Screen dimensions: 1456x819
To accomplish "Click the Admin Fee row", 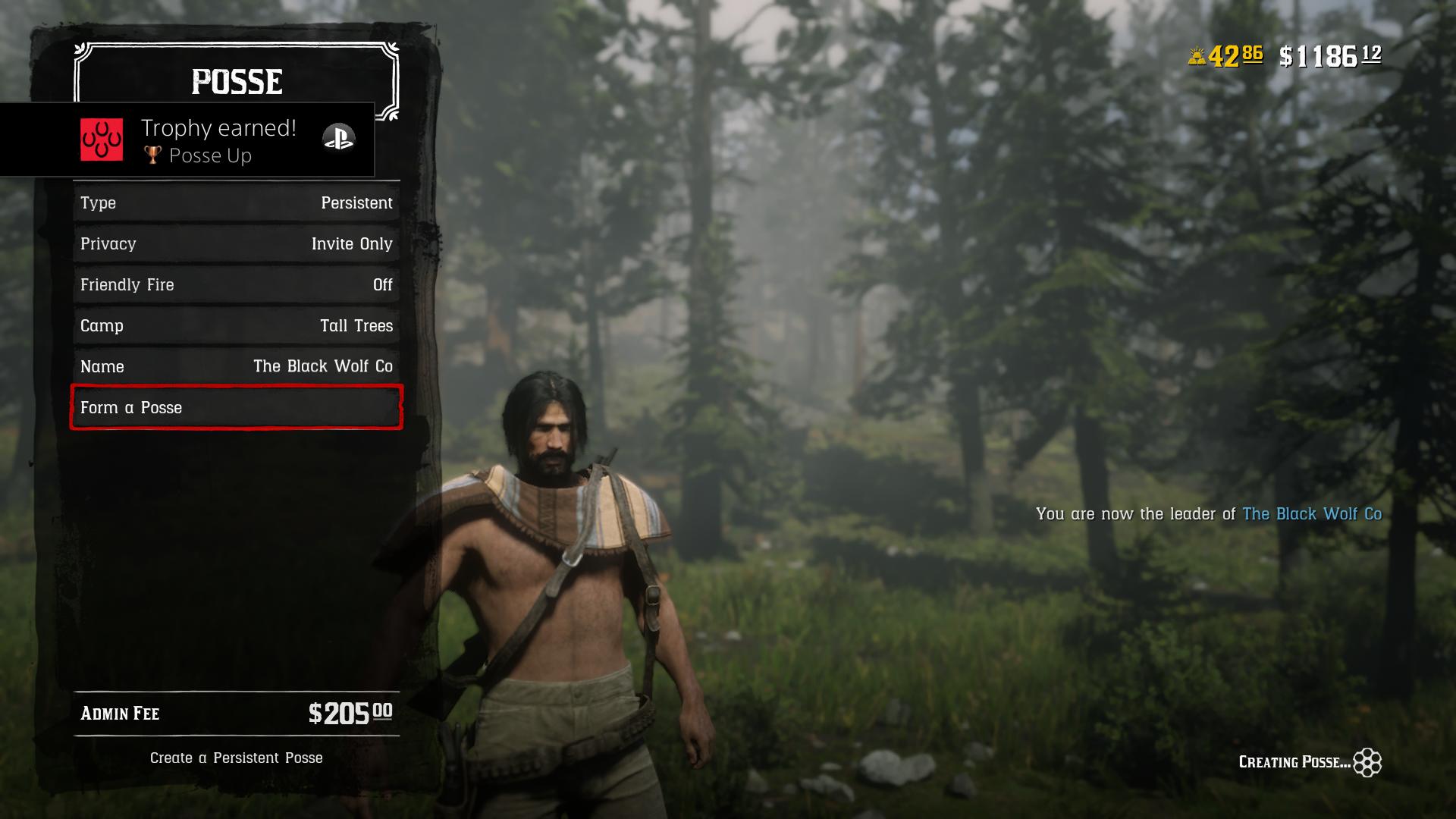I will [236, 714].
